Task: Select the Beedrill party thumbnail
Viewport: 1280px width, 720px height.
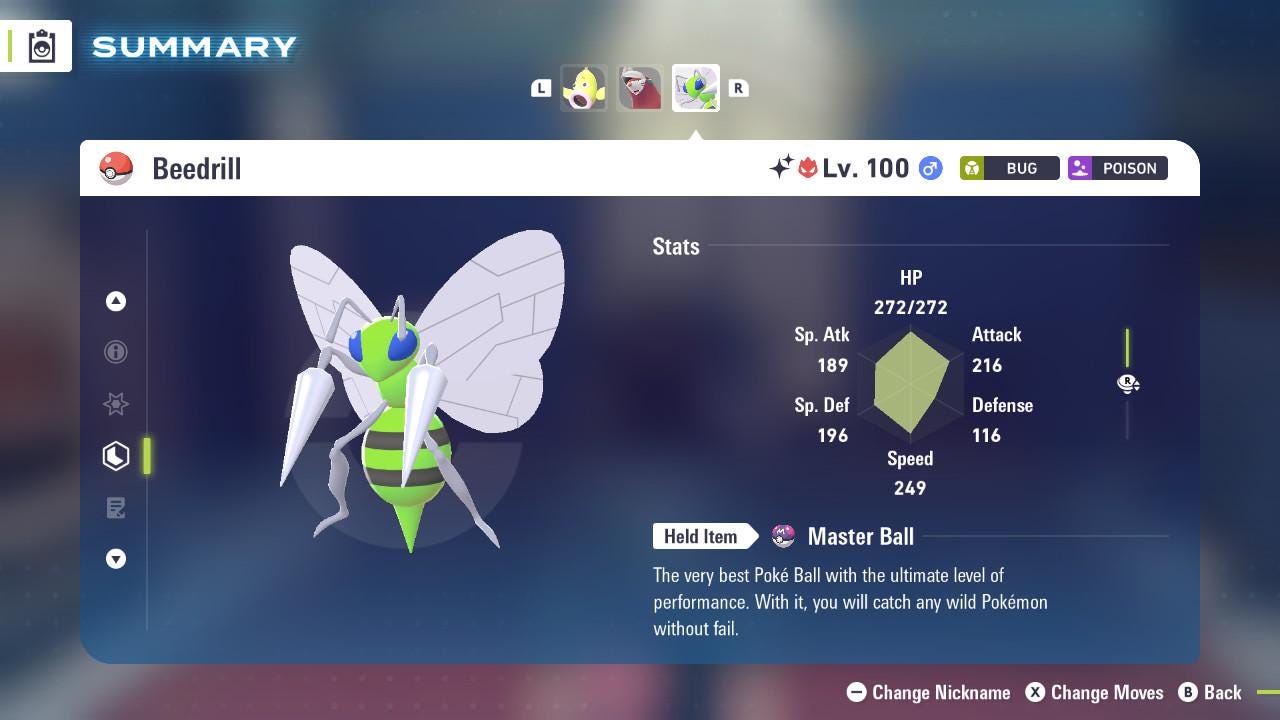Action: pos(695,88)
